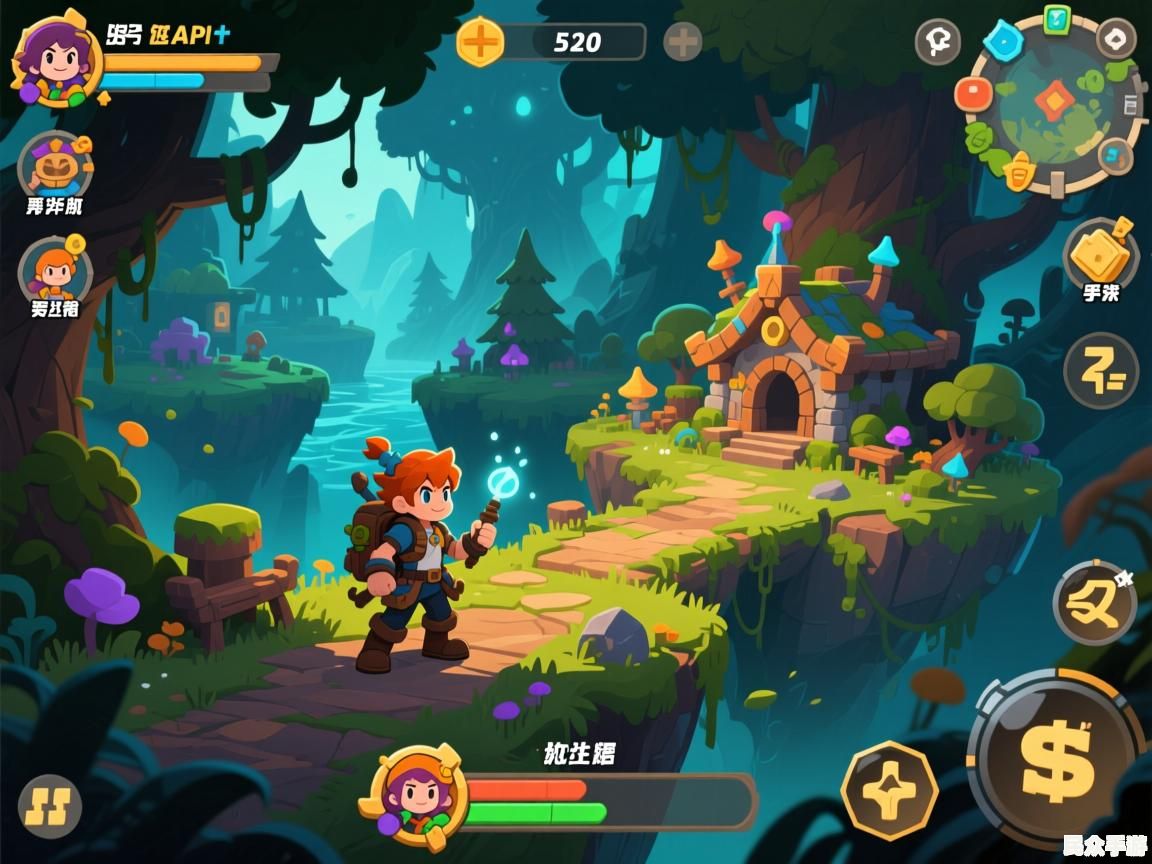
Task: Click the red round button on minimap ring
Action: [973, 94]
